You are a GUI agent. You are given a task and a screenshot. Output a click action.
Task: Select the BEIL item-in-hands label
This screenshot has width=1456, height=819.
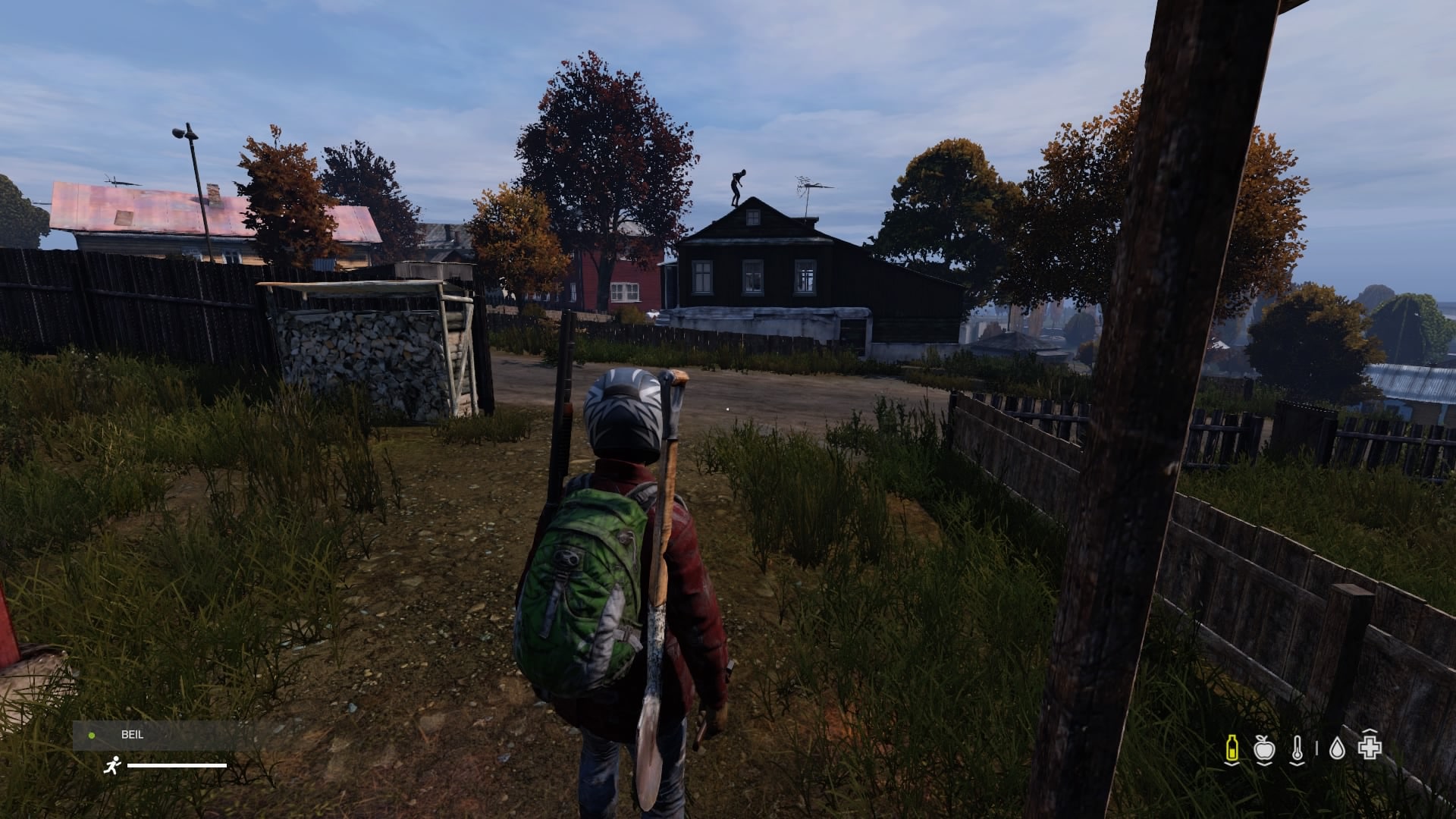(x=132, y=735)
